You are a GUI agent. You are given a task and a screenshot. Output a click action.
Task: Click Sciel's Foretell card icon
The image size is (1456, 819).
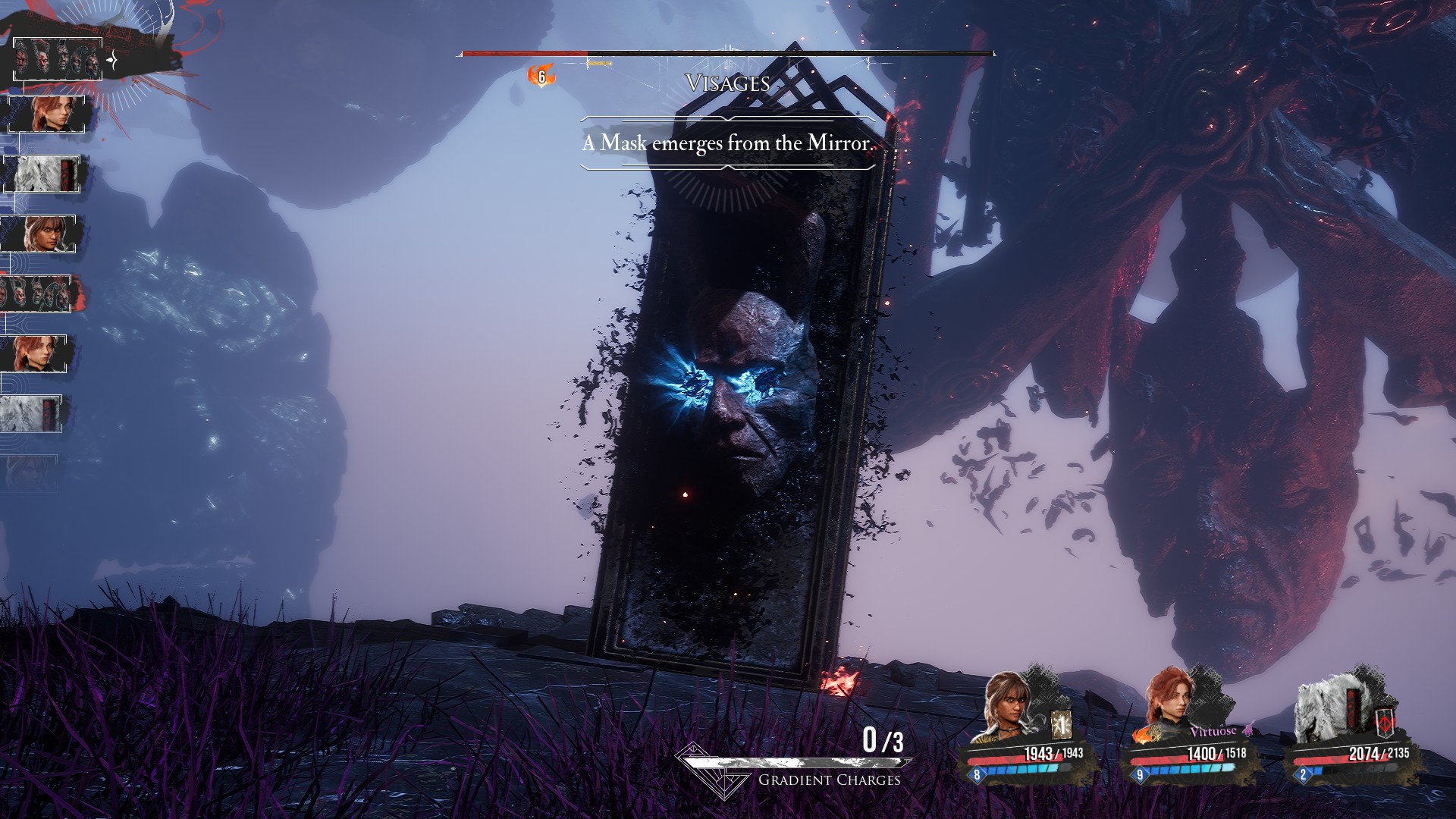(1061, 726)
